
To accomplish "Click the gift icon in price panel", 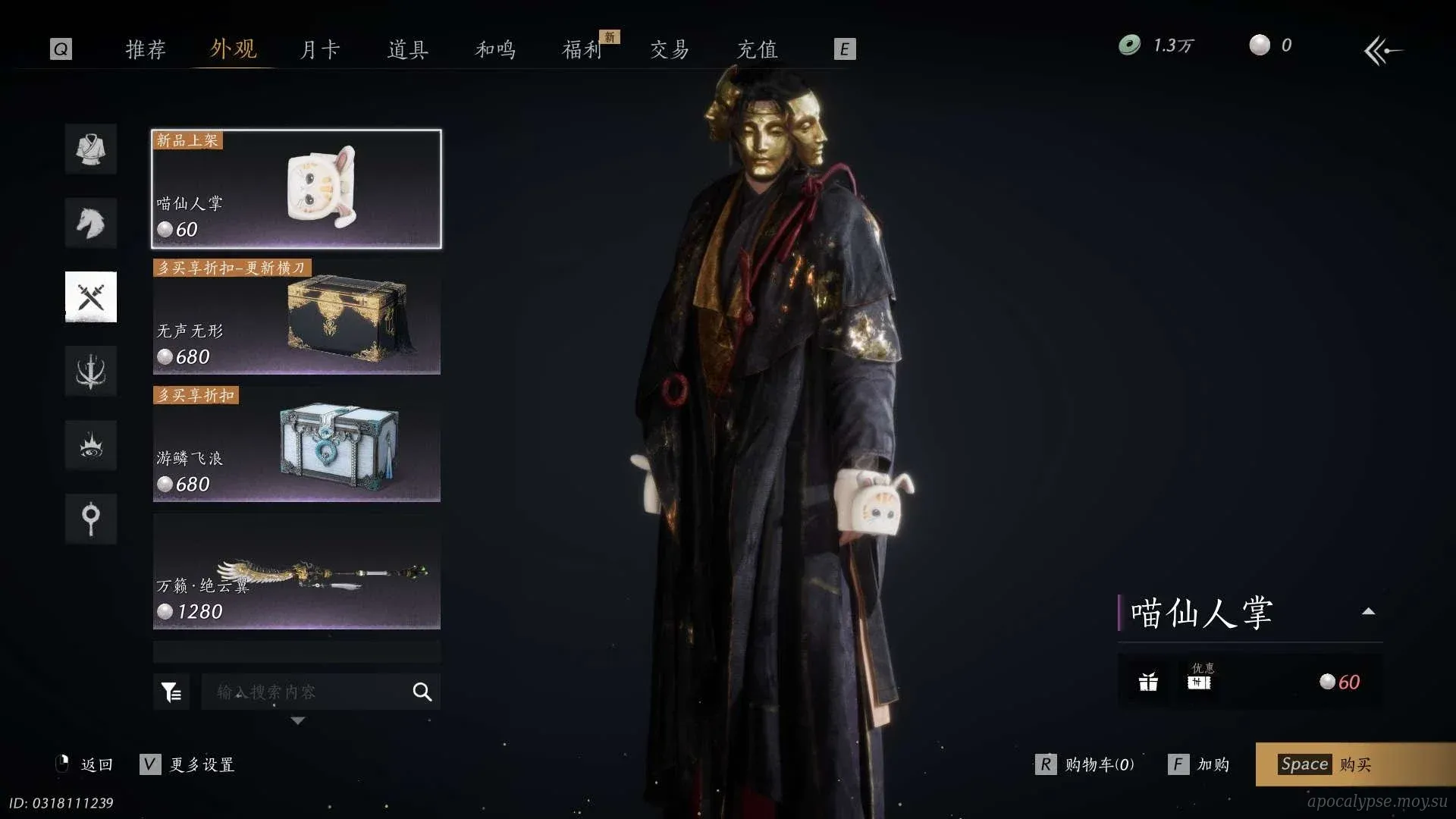I will (x=1148, y=682).
